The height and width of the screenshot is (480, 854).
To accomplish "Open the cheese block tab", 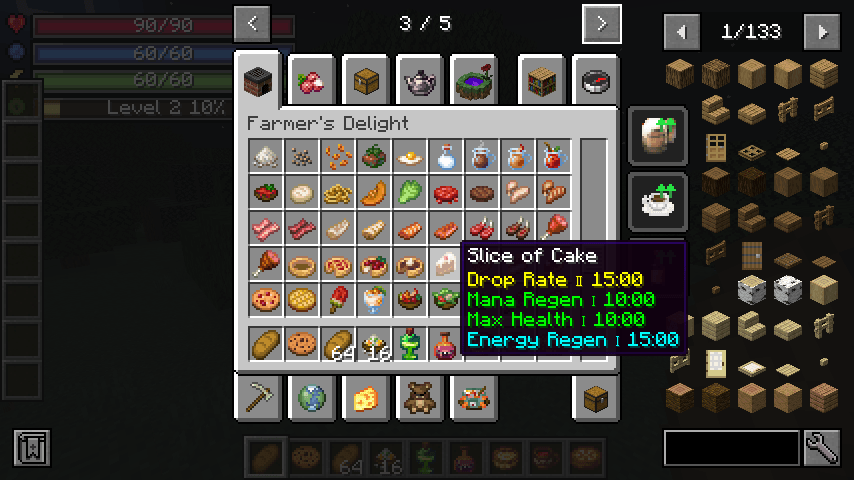I will (x=366, y=397).
